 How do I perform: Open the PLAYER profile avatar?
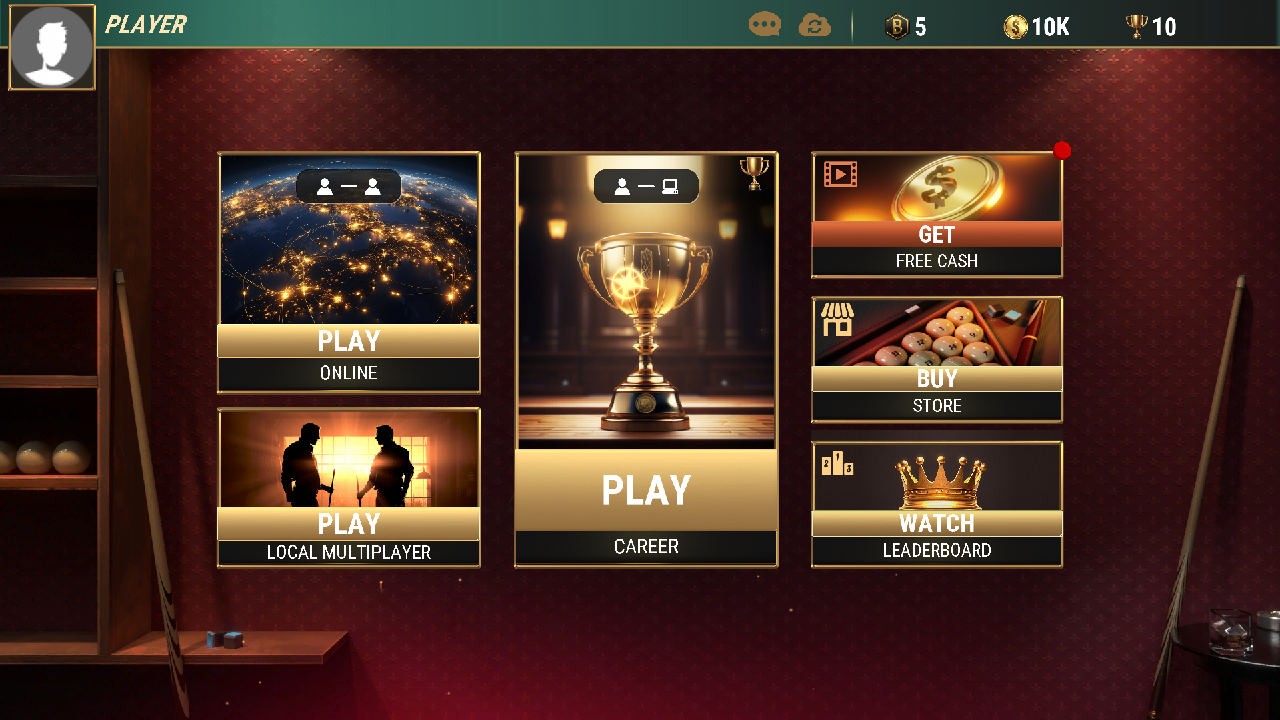51,47
